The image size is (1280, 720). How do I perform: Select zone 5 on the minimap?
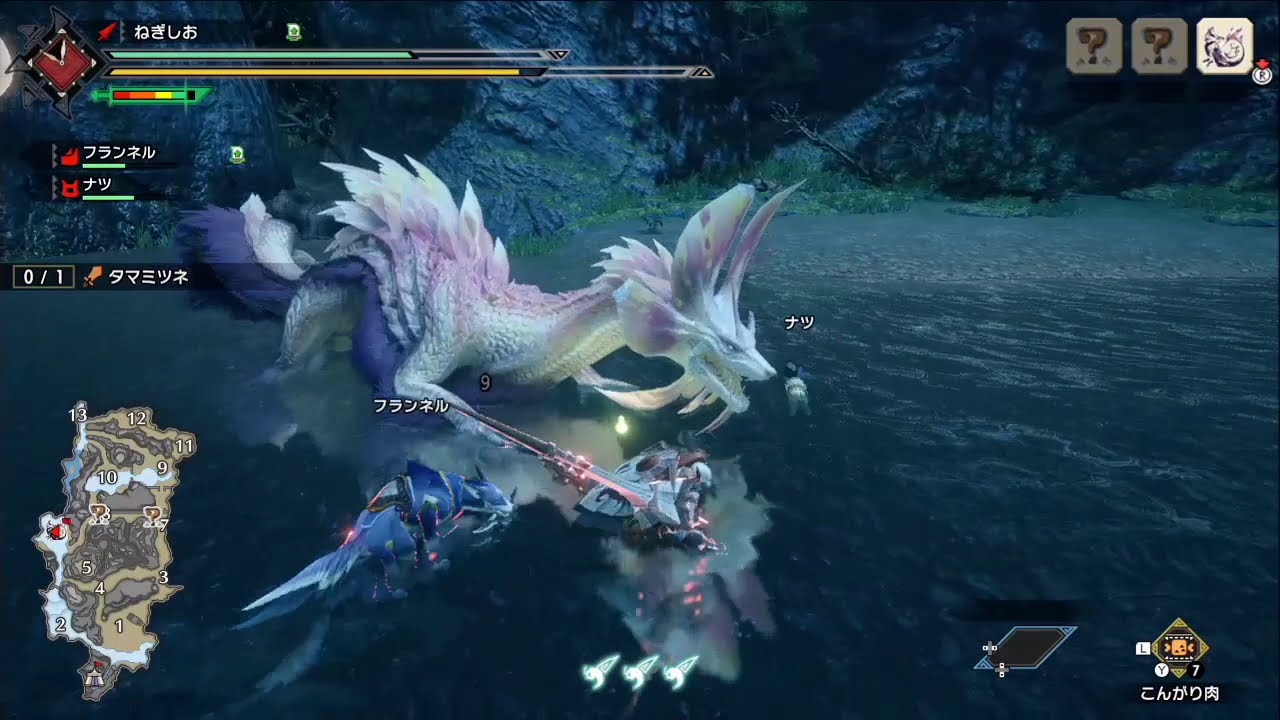click(88, 568)
